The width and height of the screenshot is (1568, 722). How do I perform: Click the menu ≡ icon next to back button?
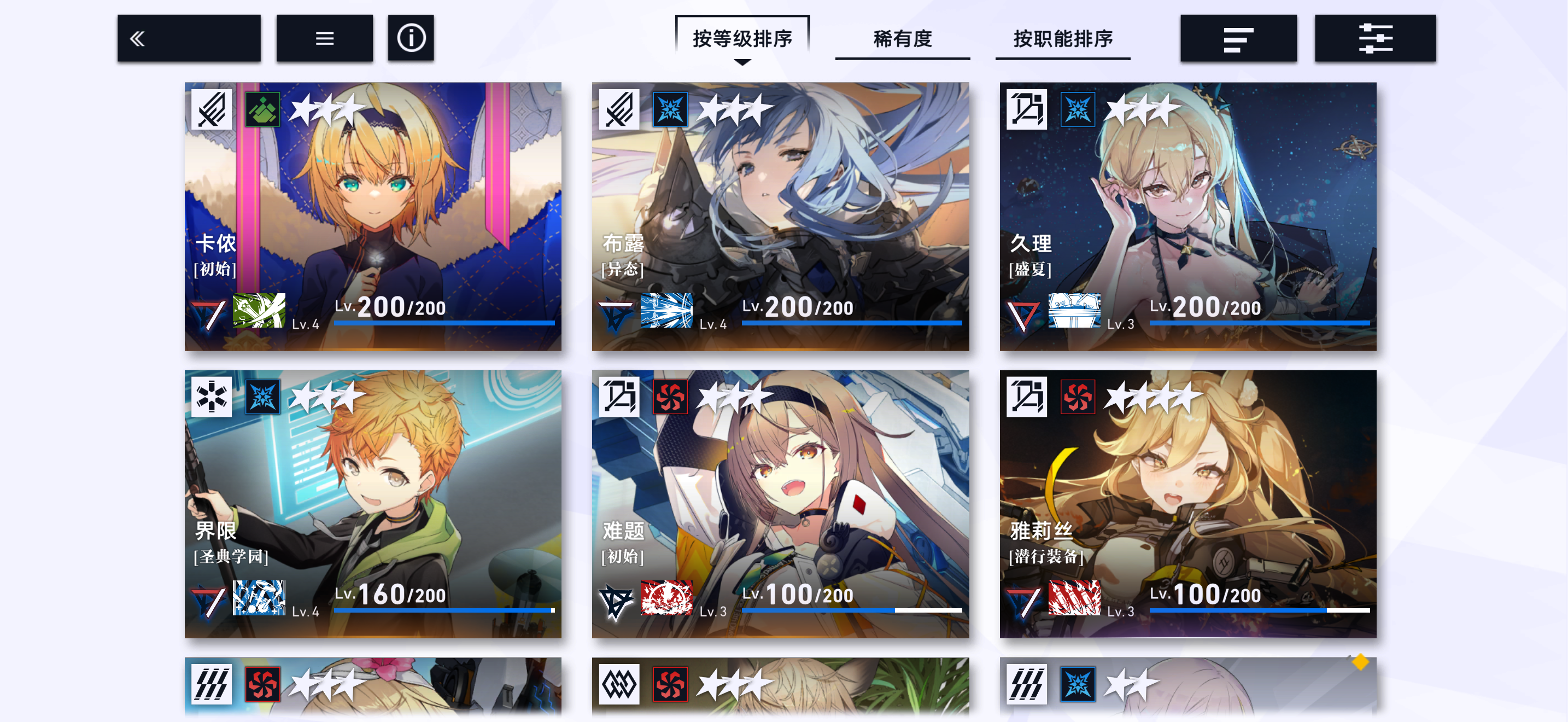pyautogui.click(x=324, y=38)
